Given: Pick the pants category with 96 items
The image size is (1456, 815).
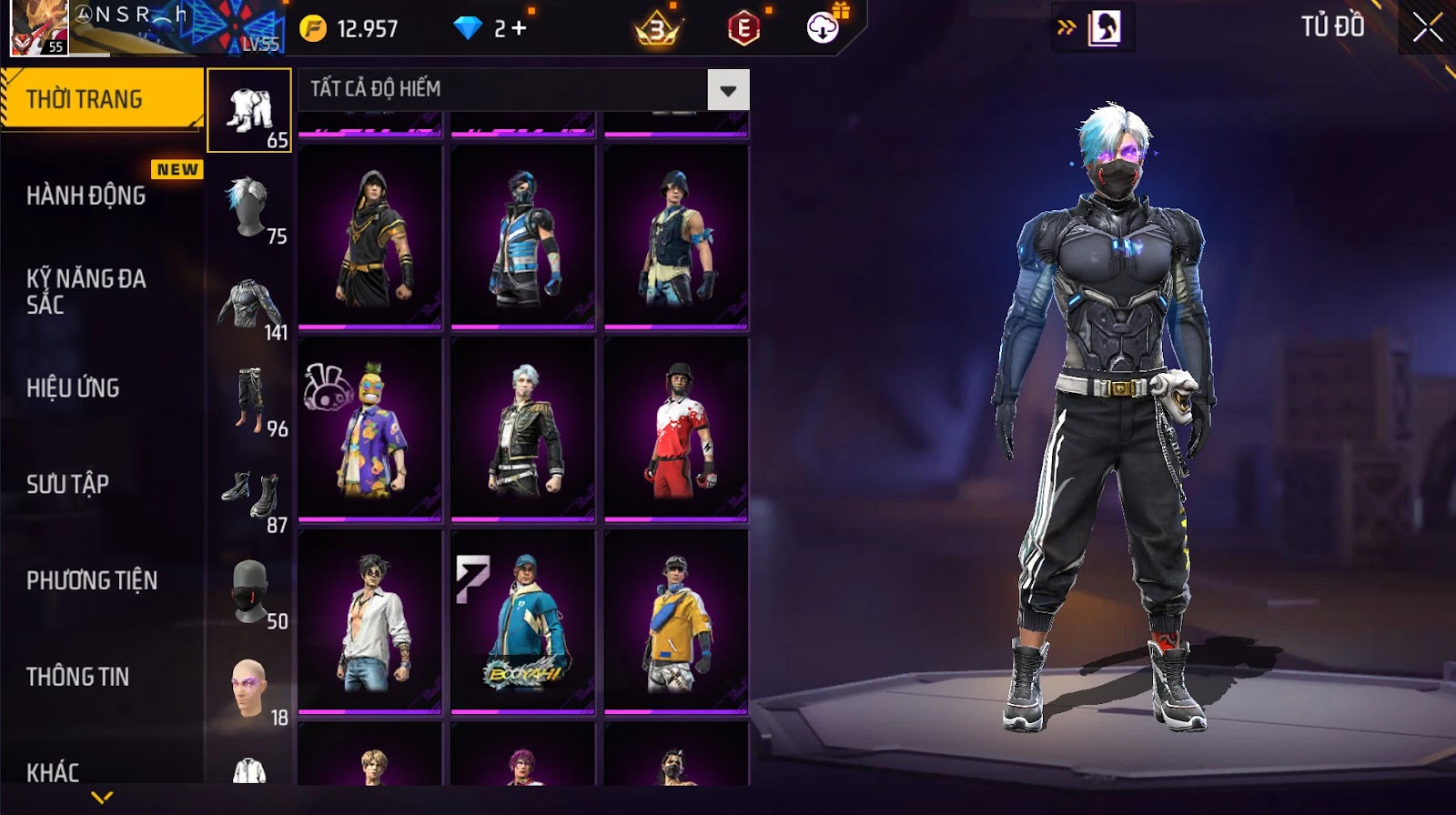Looking at the screenshot, I should click(x=249, y=400).
